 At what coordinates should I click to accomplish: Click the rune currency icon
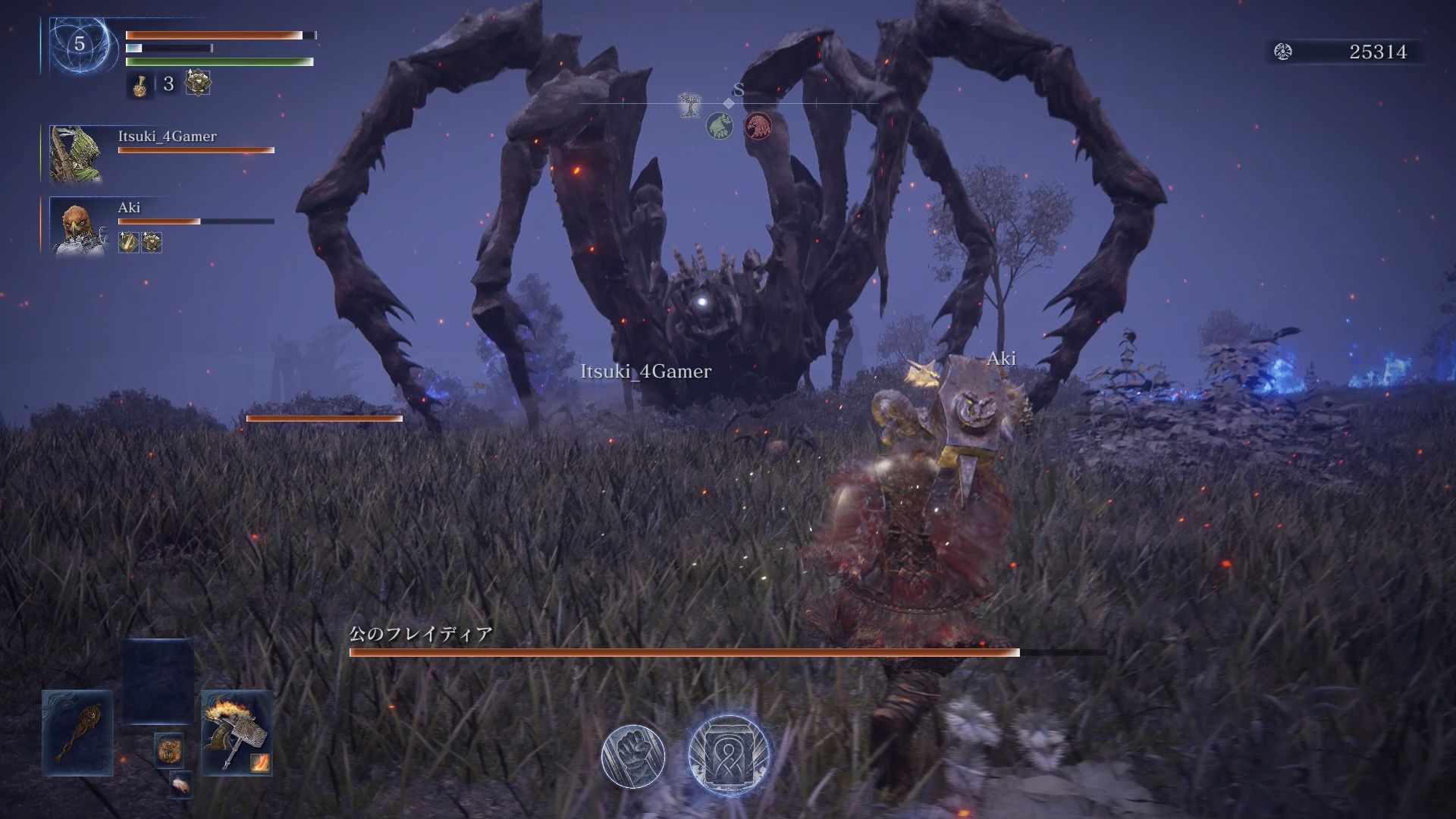tap(1283, 52)
